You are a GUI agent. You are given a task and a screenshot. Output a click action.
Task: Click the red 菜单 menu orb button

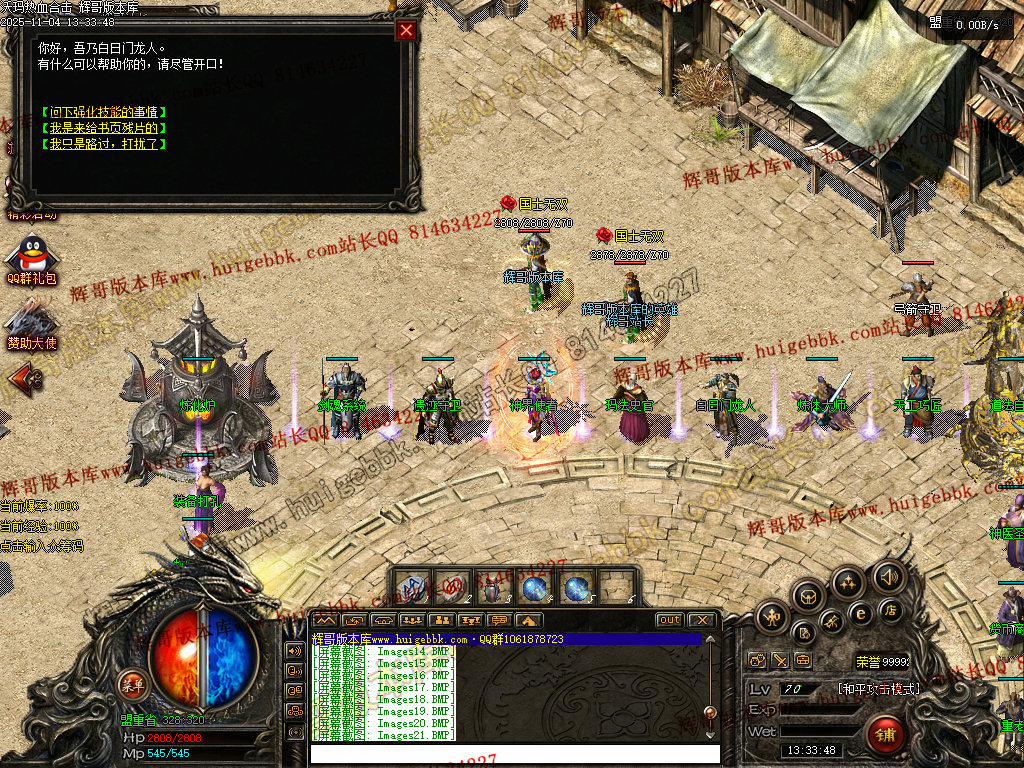tap(133, 684)
